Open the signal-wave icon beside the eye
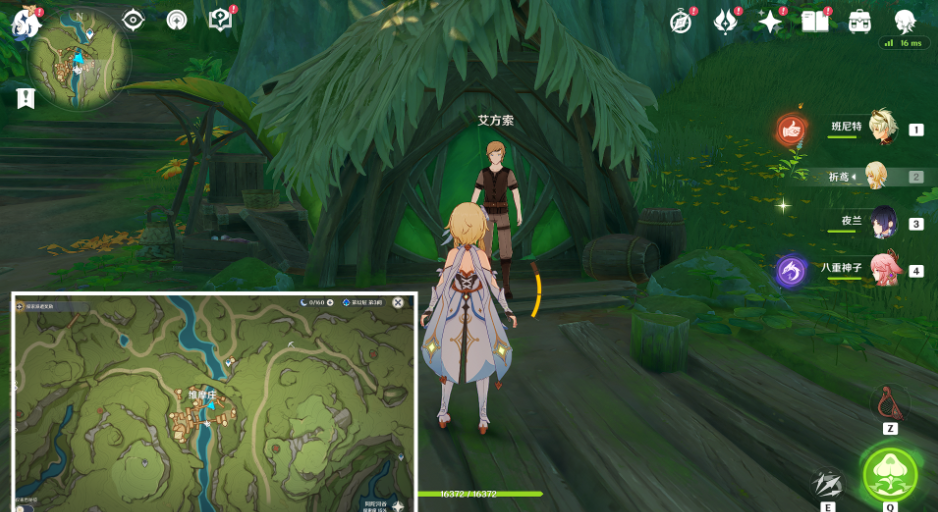 [177, 20]
